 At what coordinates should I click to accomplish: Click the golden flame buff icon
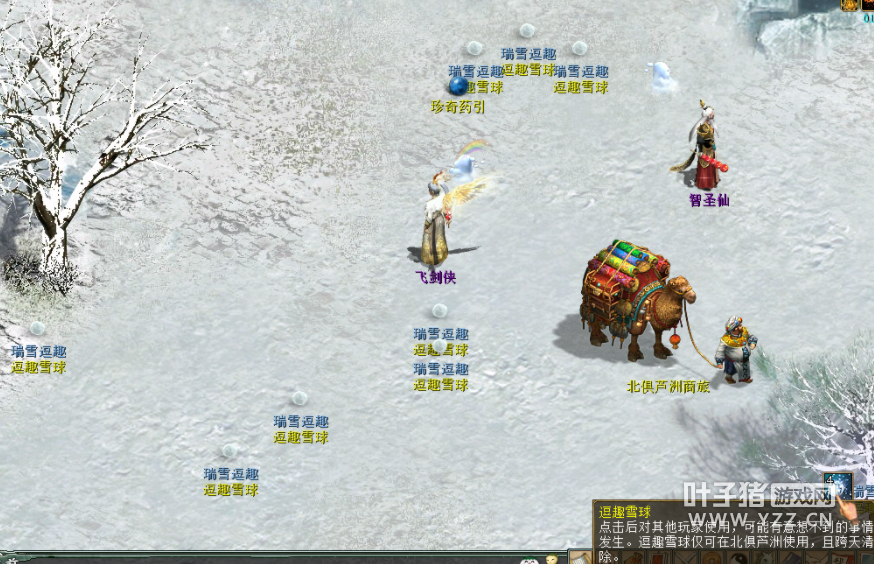pyautogui.click(x=851, y=5)
